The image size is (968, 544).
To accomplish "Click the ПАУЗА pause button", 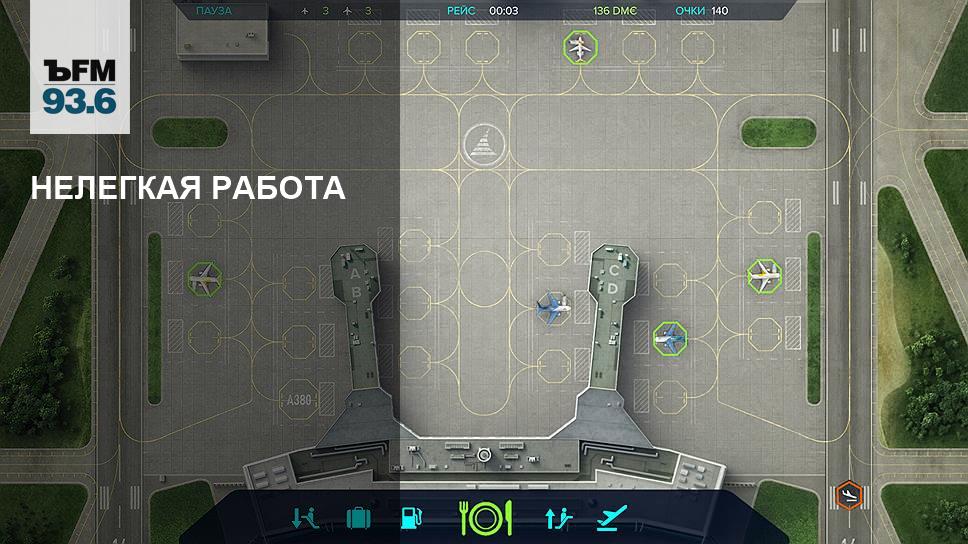I will 214,11.
